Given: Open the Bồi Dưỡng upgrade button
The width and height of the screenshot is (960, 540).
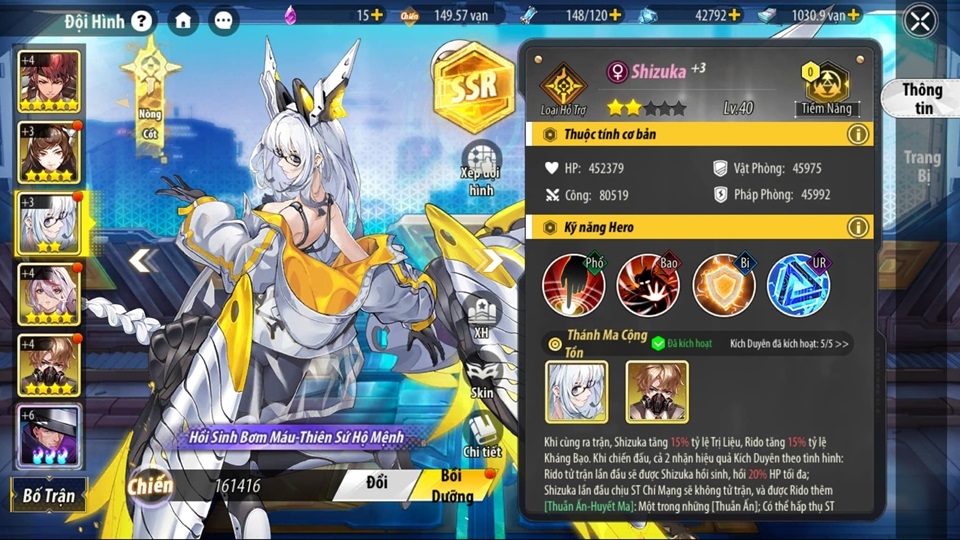Looking at the screenshot, I should [452, 485].
